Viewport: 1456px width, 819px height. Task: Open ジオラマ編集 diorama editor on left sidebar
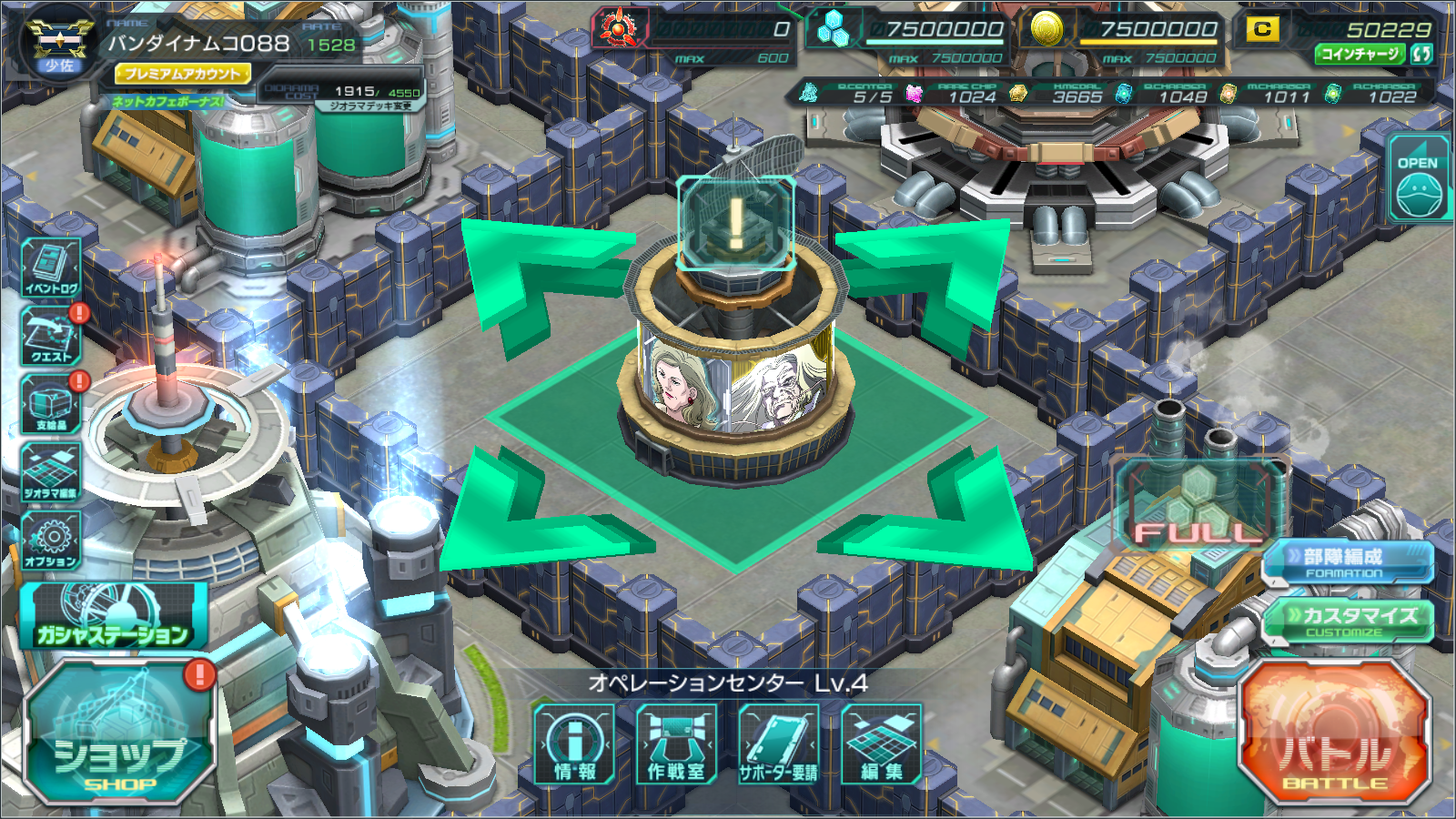[52, 472]
